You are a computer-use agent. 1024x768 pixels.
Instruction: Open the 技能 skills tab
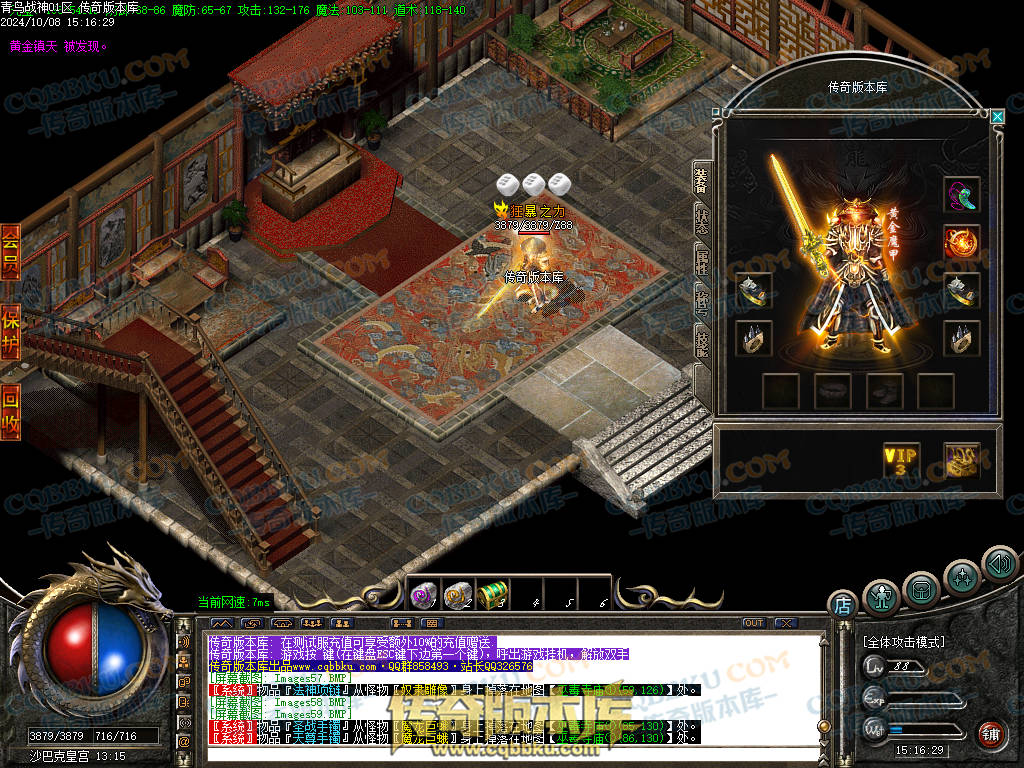(x=702, y=345)
